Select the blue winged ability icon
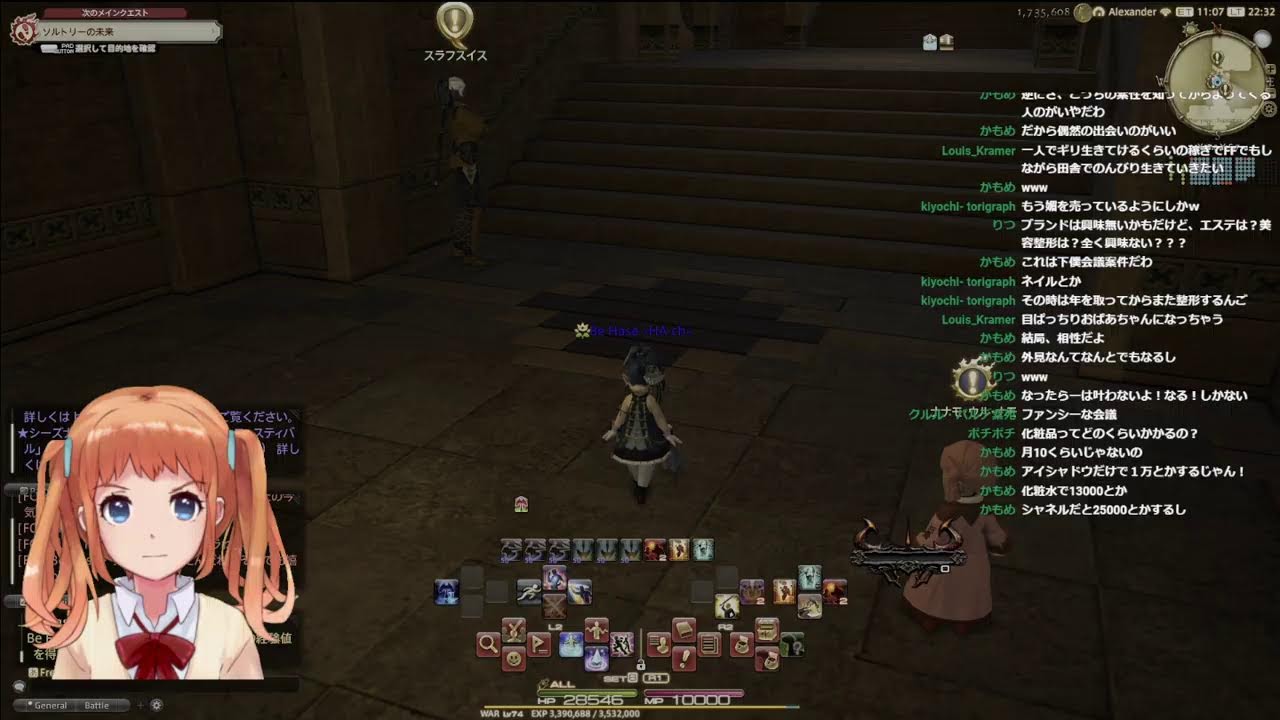The height and width of the screenshot is (720, 1280). pyautogui.click(x=447, y=592)
